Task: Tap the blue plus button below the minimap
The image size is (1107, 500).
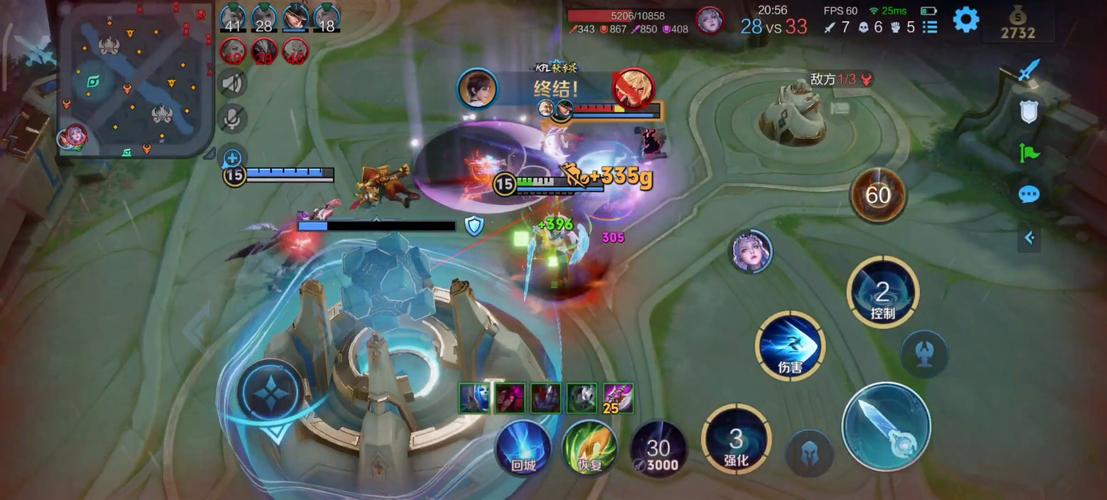Action: [x=232, y=157]
